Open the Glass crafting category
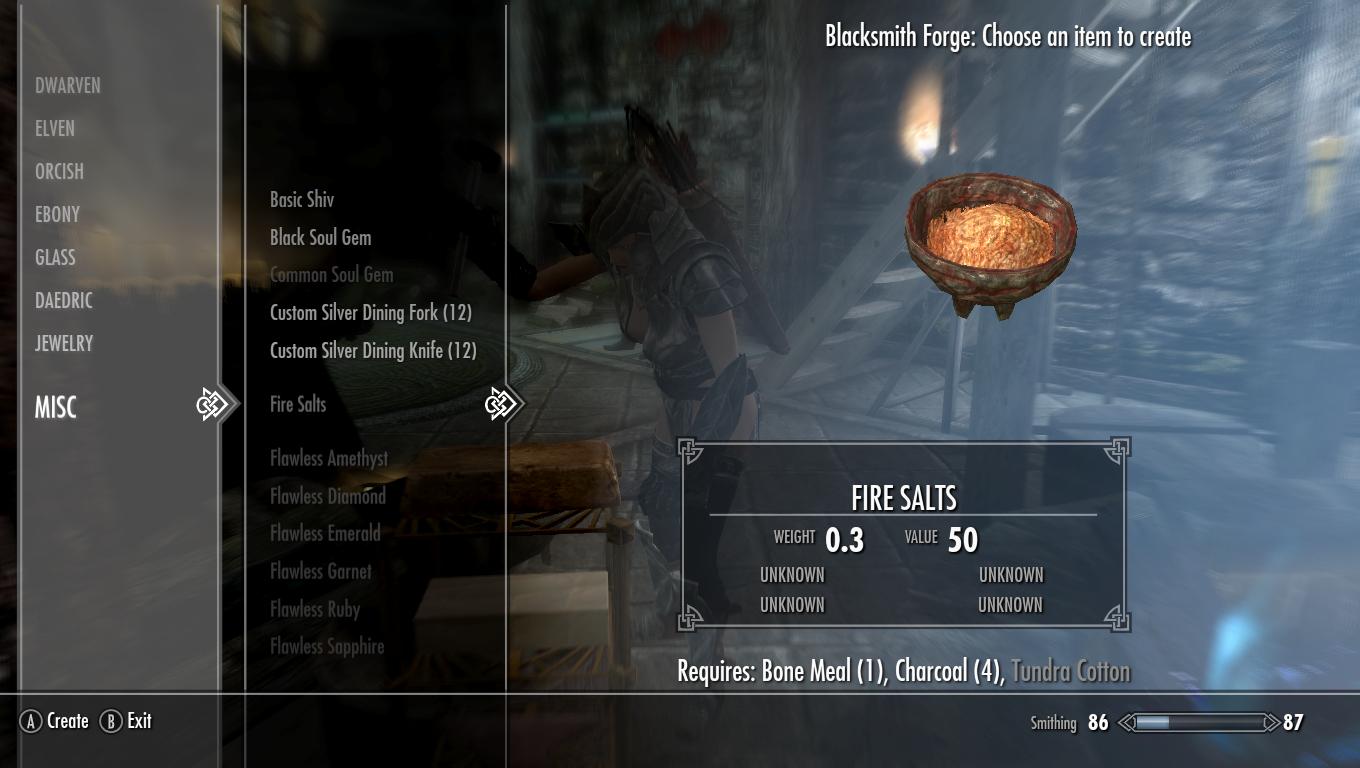The width and height of the screenshot is (1360, 768). pos(55,258)
